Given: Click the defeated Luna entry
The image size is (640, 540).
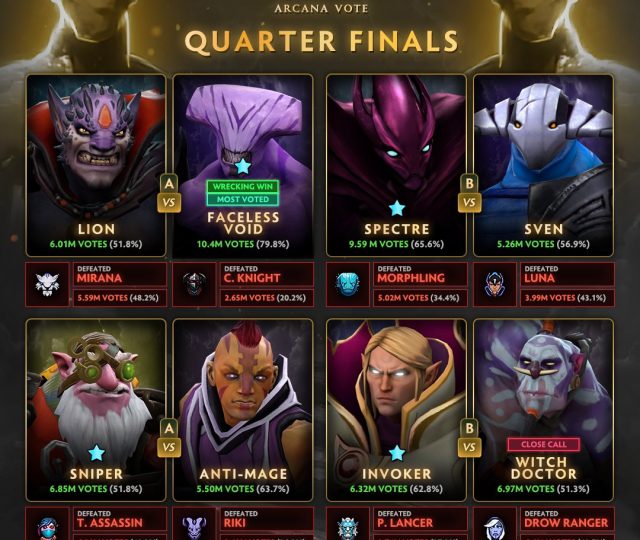Looking at the screenshot, I should pos(543,284).
